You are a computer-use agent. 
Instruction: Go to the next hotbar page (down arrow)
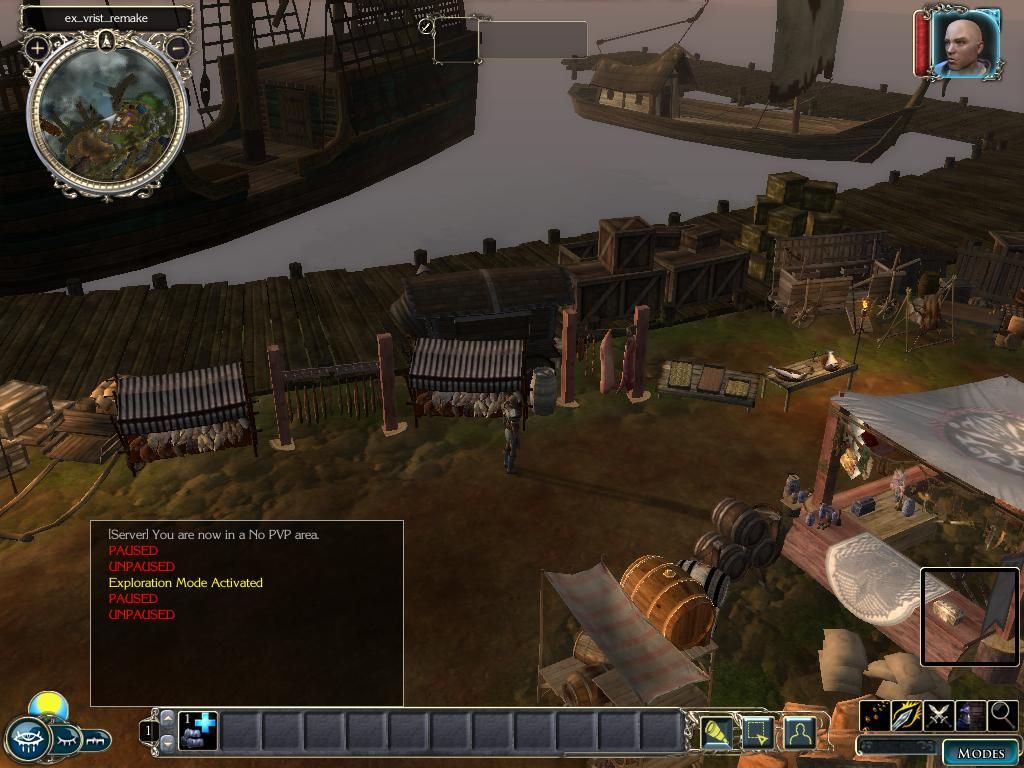point(167,742)
